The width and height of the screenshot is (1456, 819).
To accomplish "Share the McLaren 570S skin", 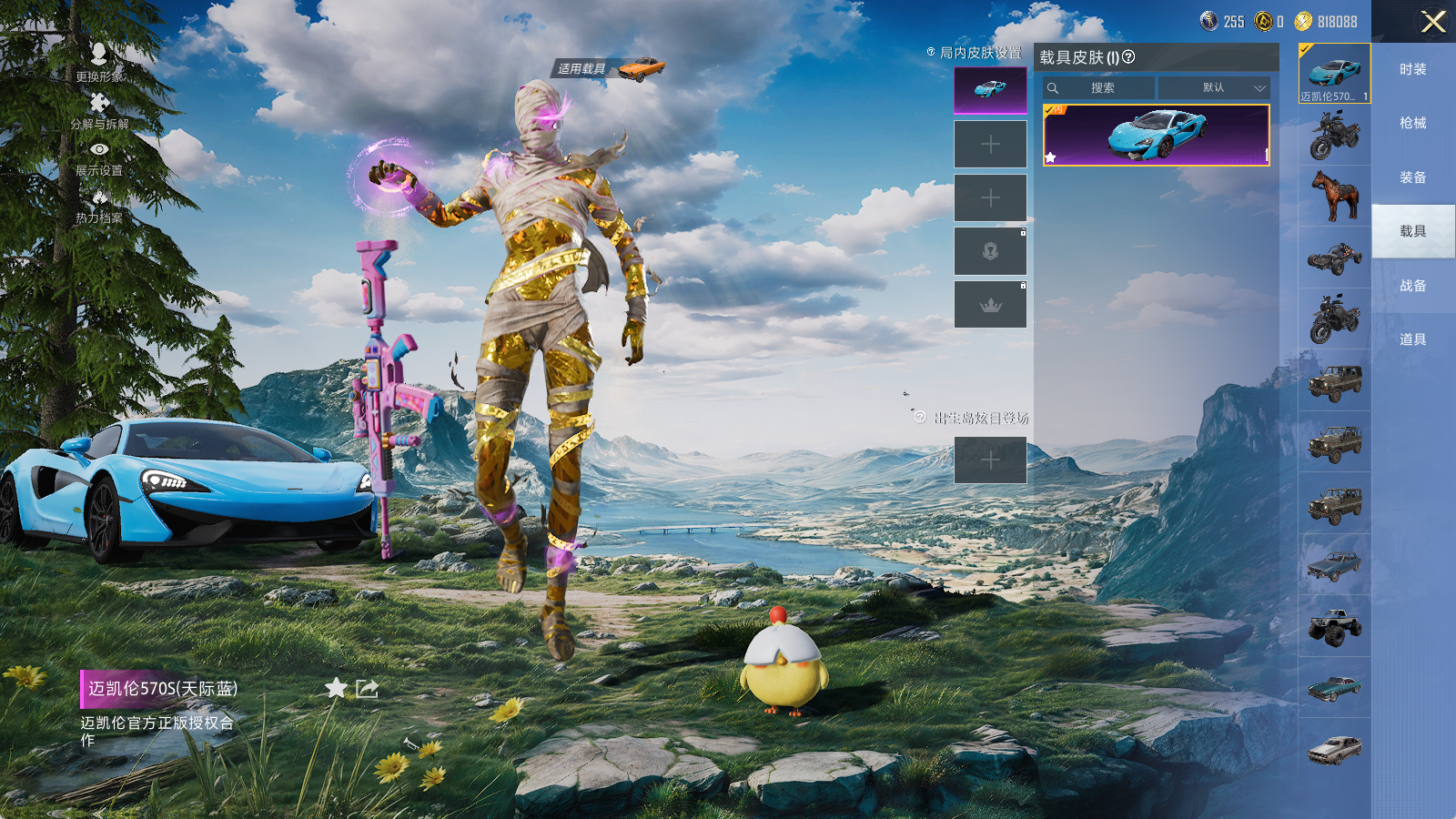I will click(x=367, y=688).
